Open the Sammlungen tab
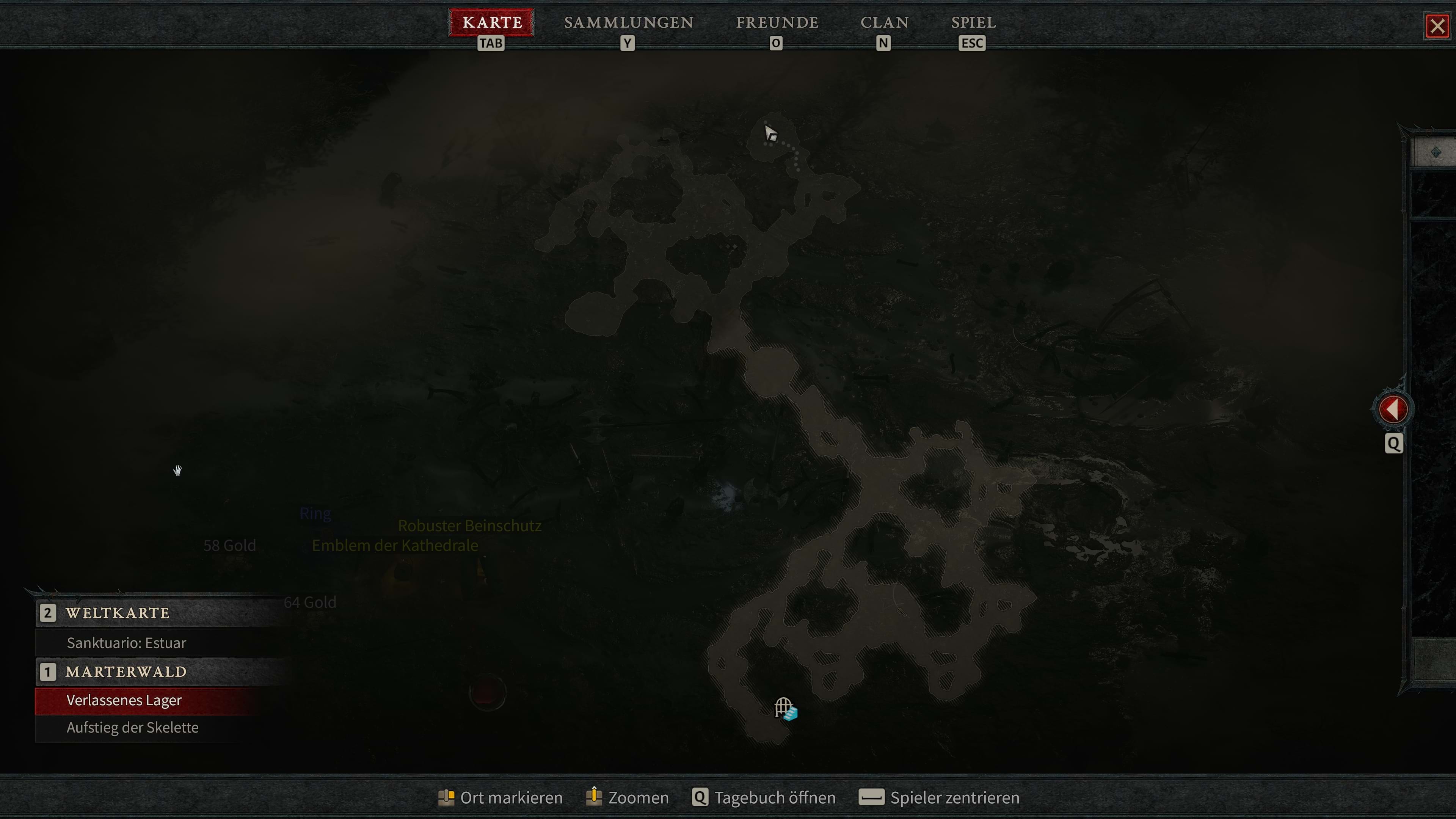 tap(629, 23)
